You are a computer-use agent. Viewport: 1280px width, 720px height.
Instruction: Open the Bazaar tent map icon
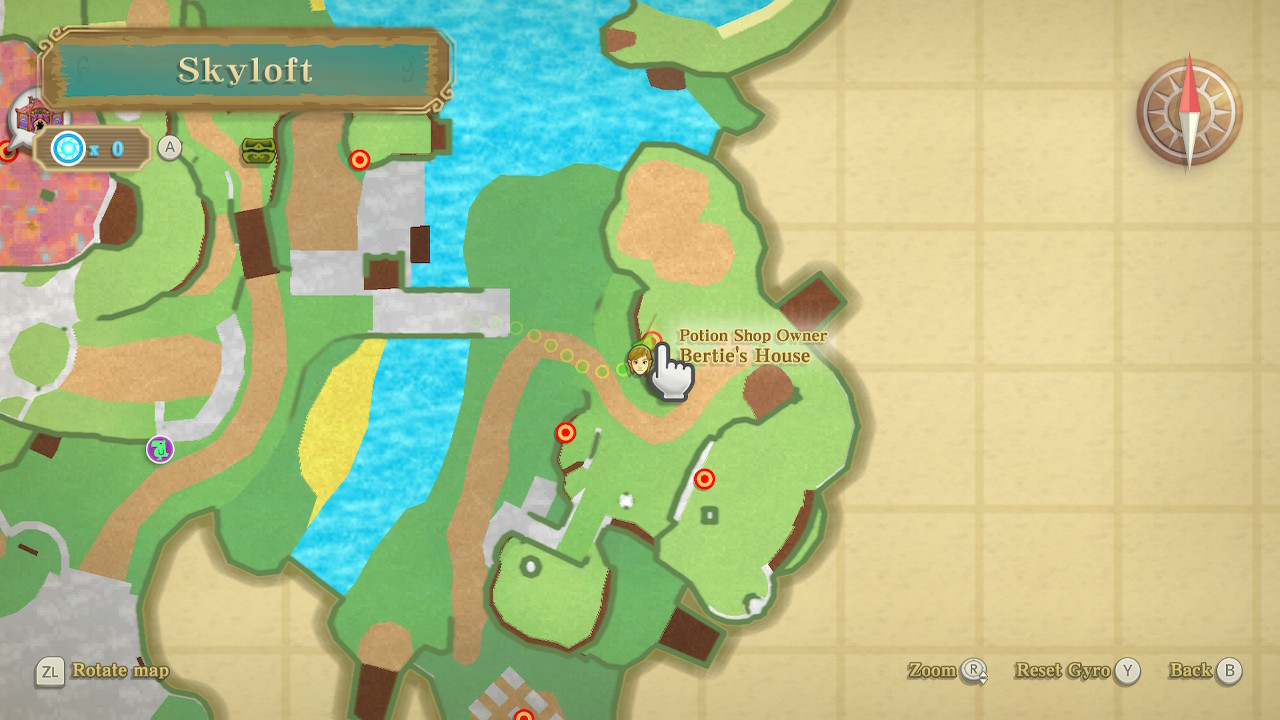[x=36, y=115]
